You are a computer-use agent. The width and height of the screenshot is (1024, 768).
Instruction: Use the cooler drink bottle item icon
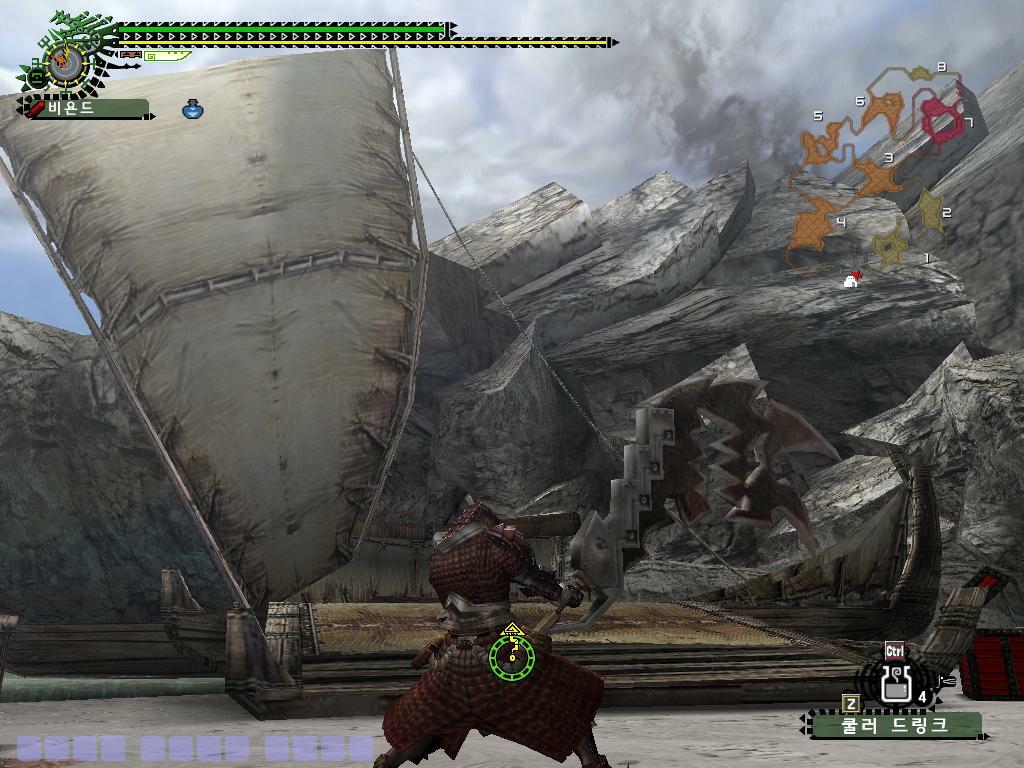pos(896,682)
